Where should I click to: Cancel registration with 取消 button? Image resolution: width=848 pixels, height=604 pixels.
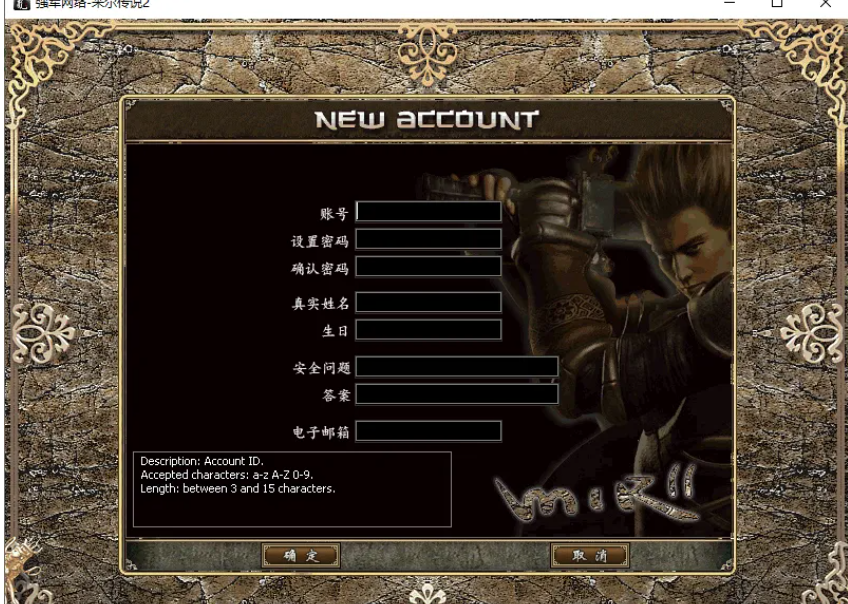point(589,555)
